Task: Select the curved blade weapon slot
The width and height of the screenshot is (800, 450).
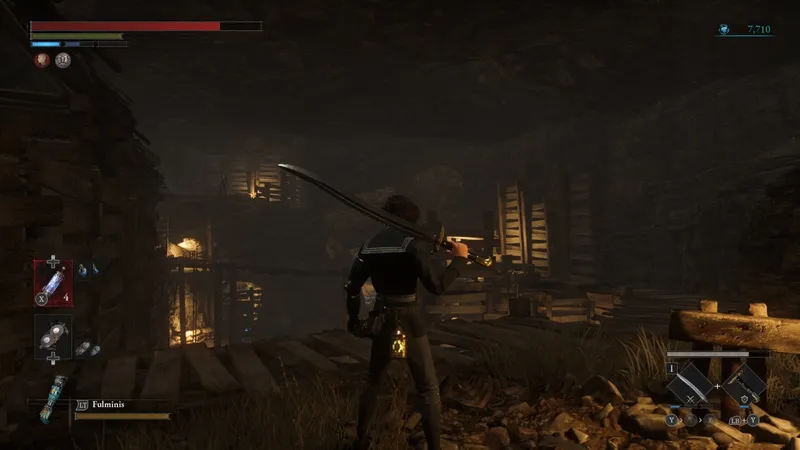Action: click(x=689, y=383)
